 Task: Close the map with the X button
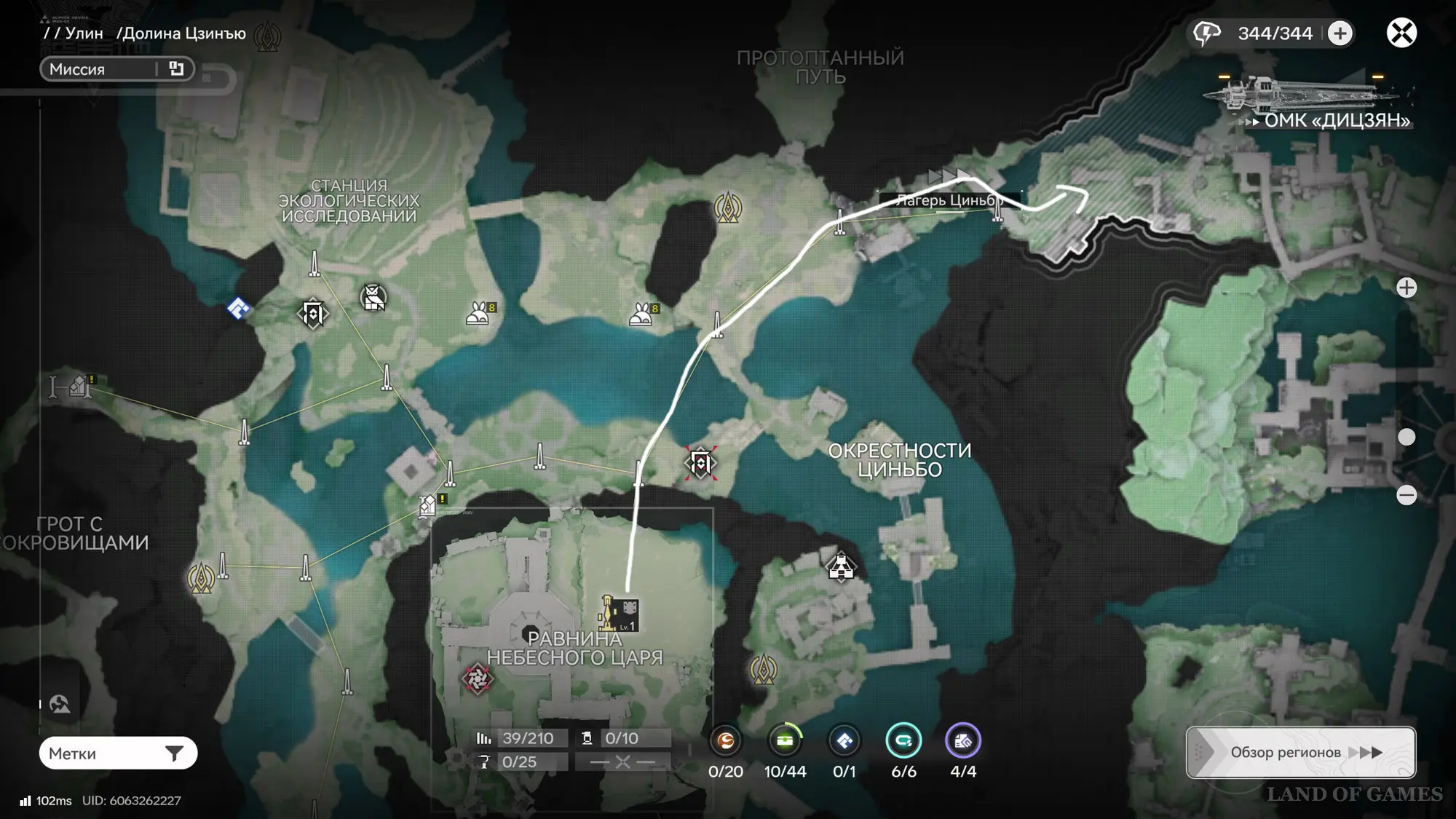click(1401, 33)
